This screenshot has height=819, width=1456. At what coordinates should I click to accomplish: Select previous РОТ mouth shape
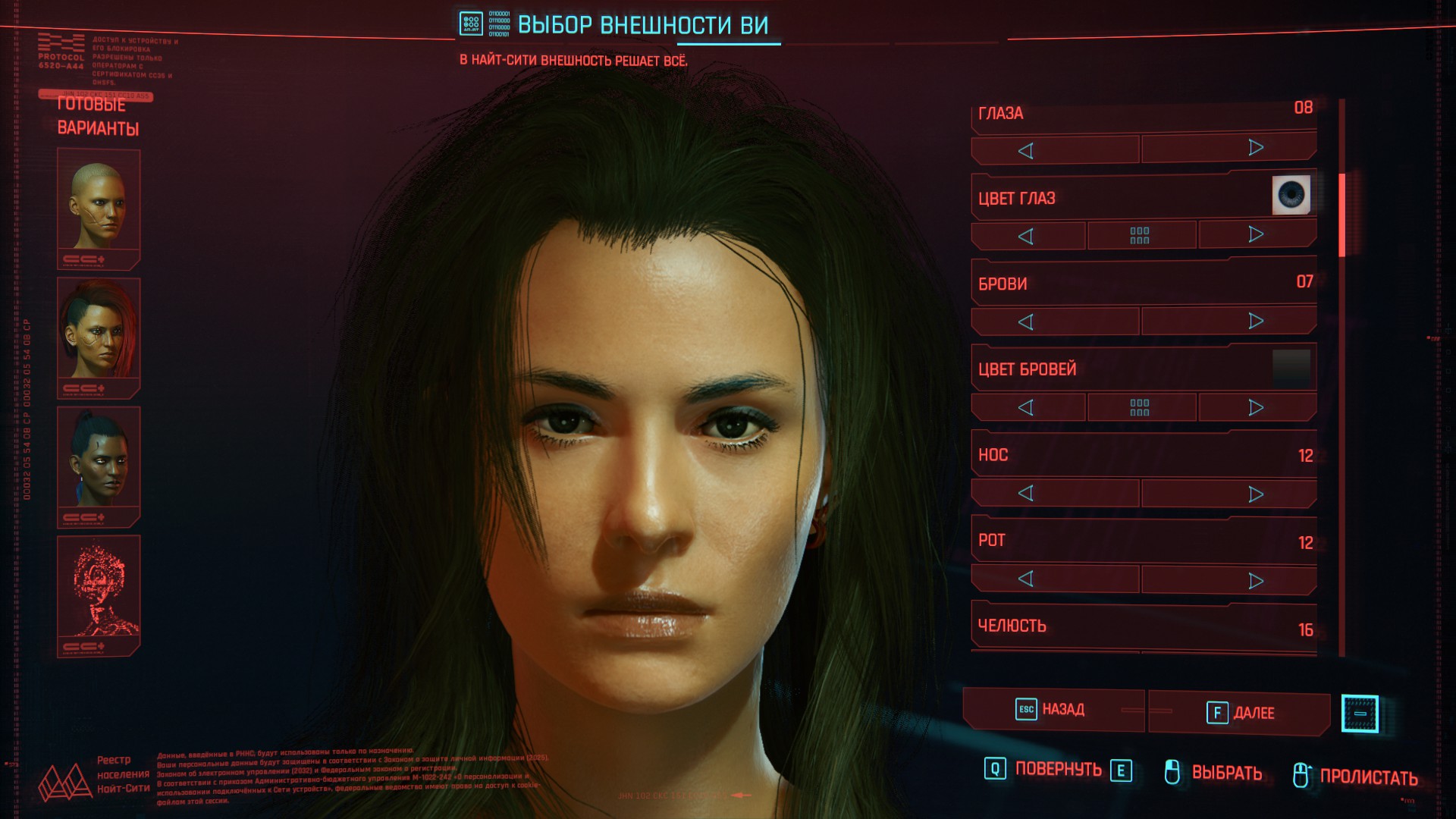1026,579
